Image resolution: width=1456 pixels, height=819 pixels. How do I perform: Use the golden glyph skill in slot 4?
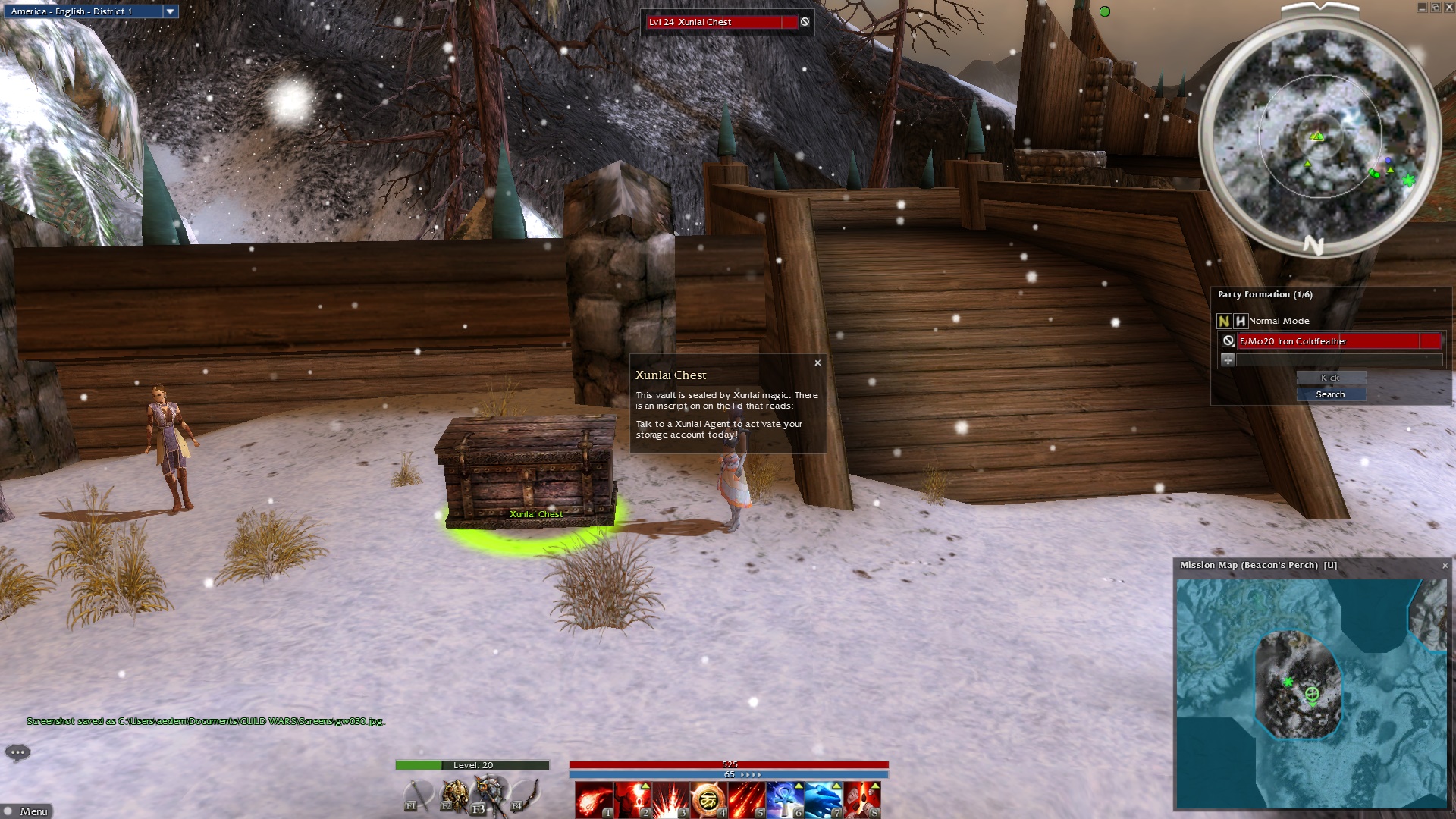[708, 799]
